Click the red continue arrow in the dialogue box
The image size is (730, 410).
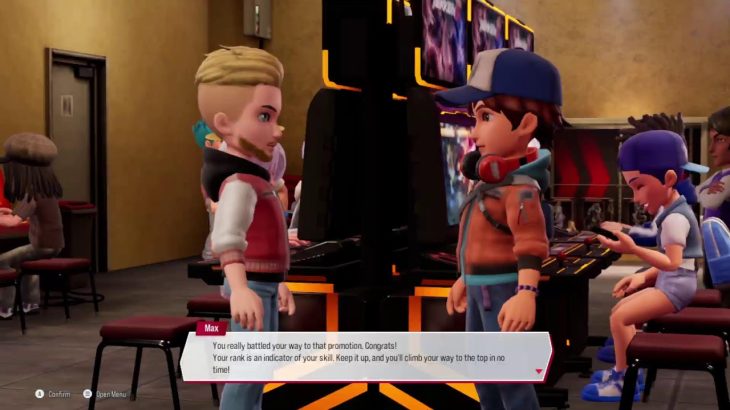pos(540,371)
